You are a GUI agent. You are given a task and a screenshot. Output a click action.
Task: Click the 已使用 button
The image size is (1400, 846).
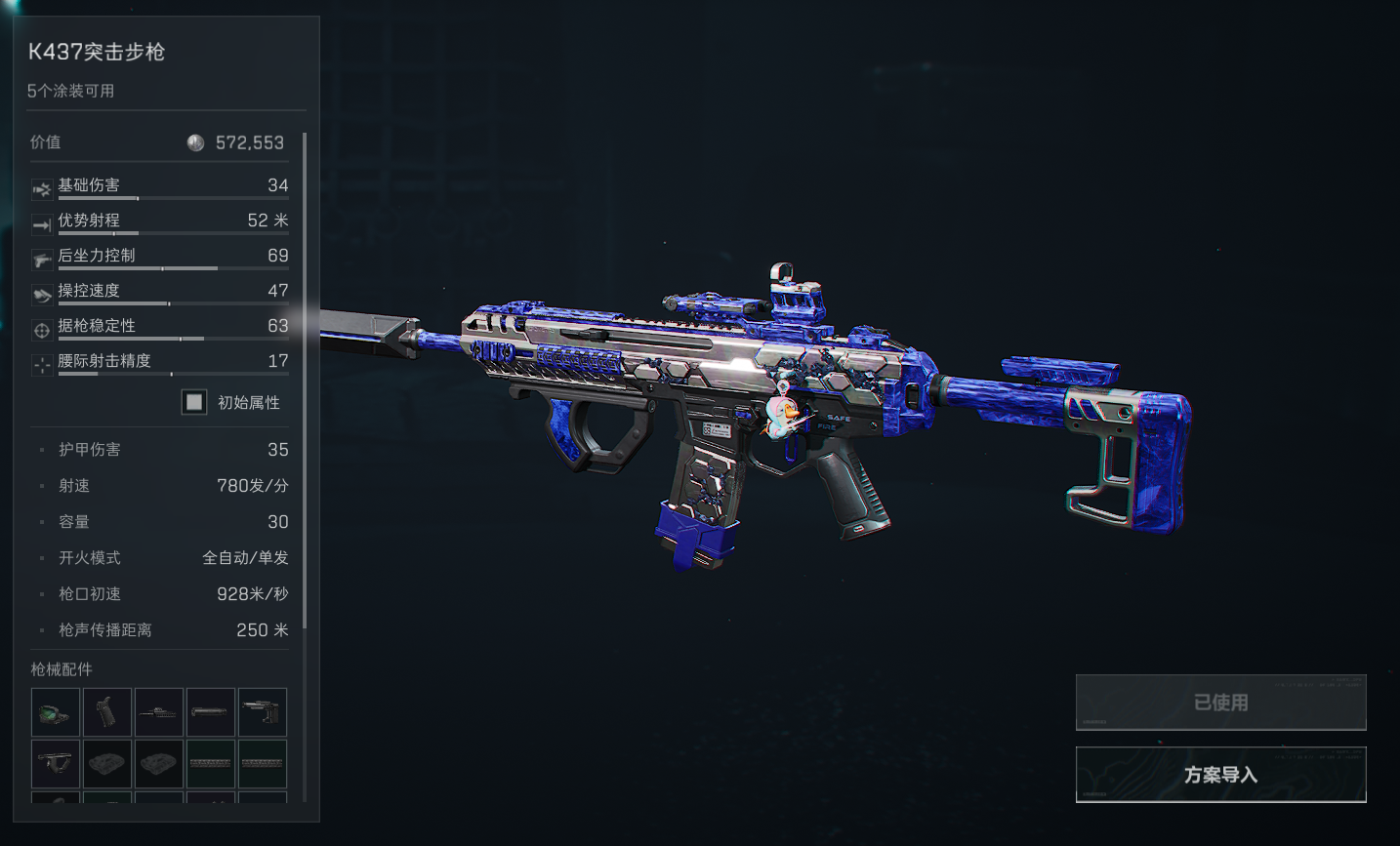(1220, 703)
